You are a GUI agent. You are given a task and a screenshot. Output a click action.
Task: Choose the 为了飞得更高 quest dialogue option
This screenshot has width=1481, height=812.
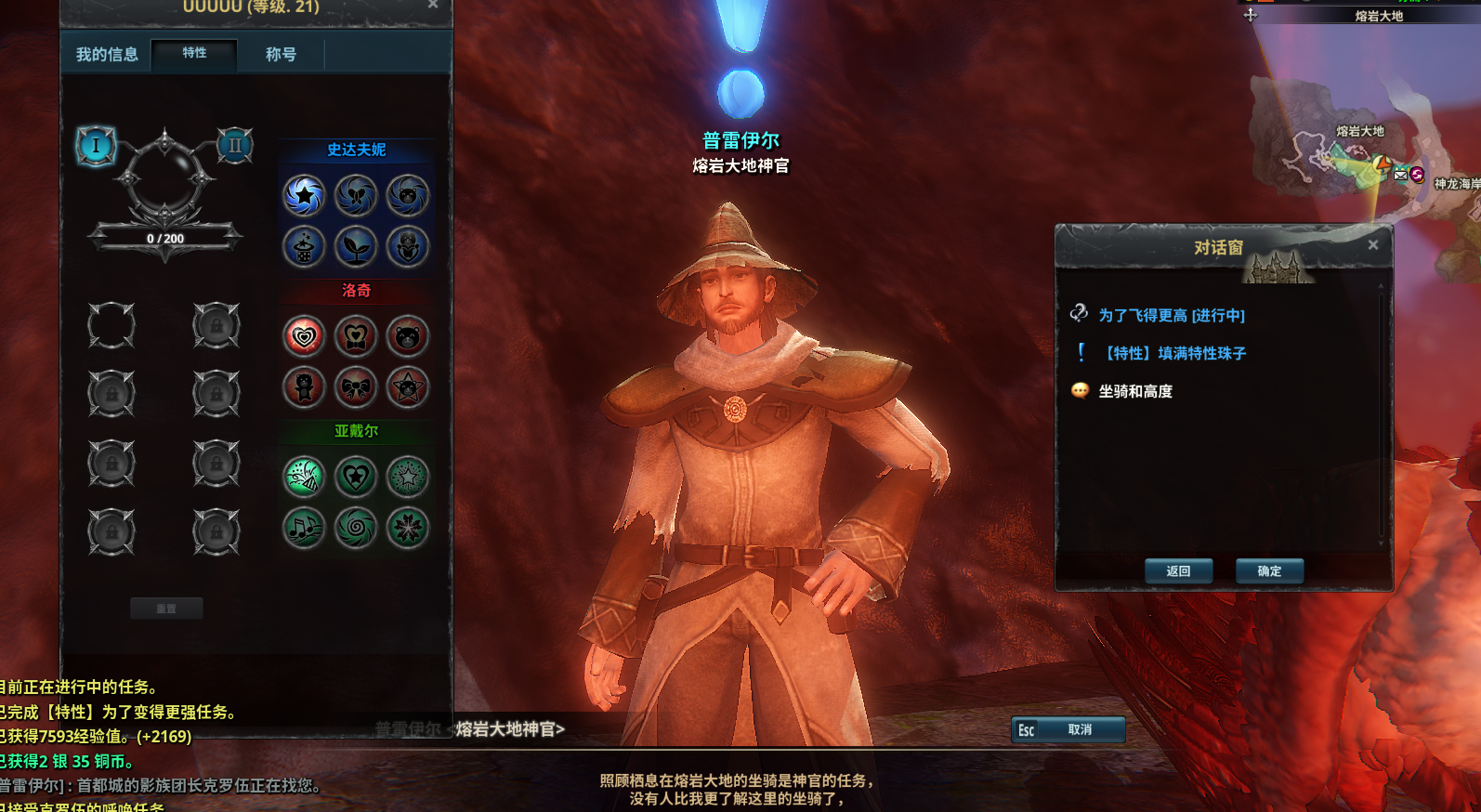(1172, 316)
